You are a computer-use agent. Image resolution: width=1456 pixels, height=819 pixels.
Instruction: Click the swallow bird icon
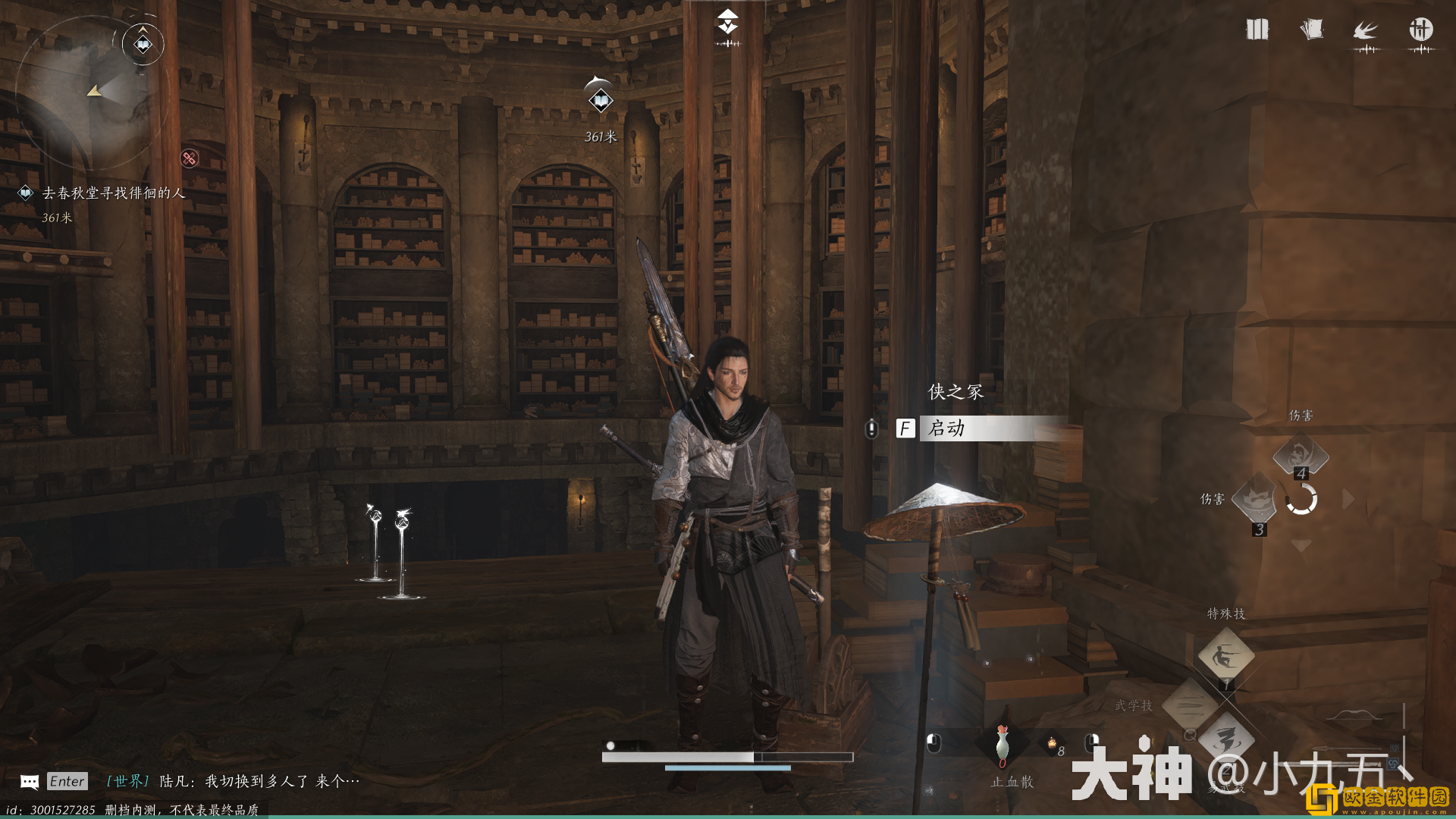(1366, 31)
